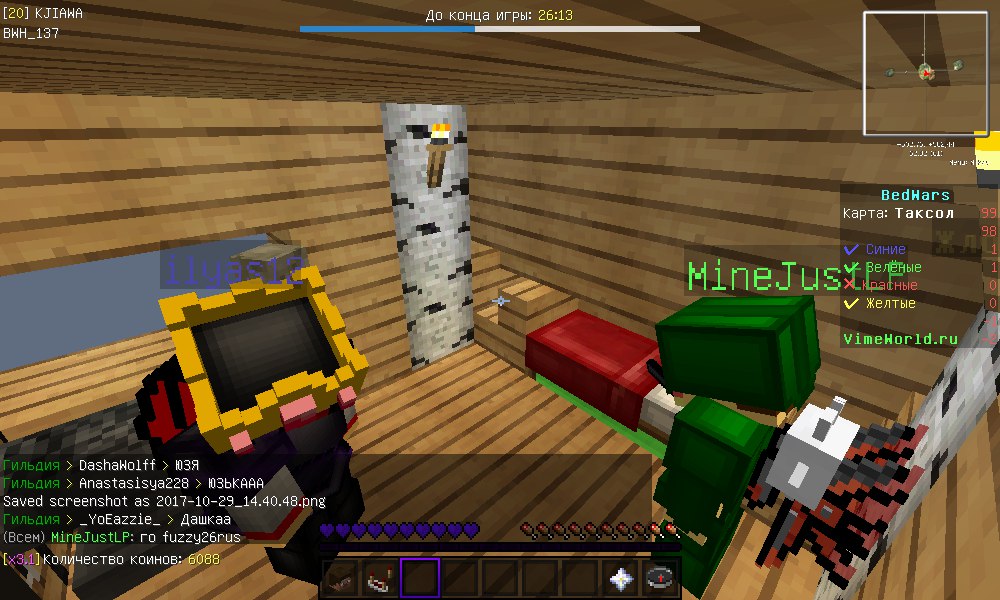1000x600 pixels.
Task: Click the purple-highlighted empty hotbar slot
Action: (x=421, y=578)
